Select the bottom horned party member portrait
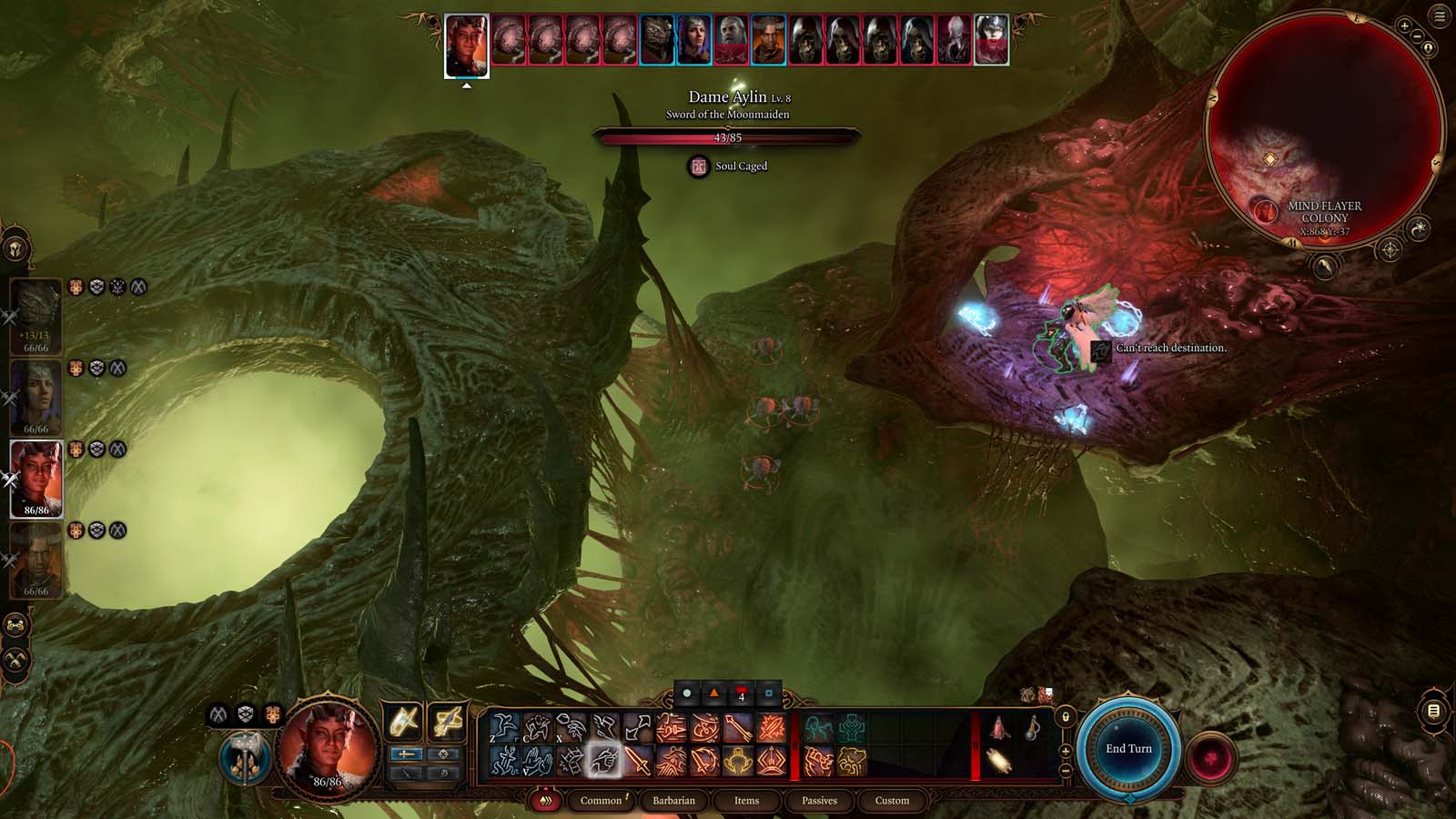 point(36,559)
